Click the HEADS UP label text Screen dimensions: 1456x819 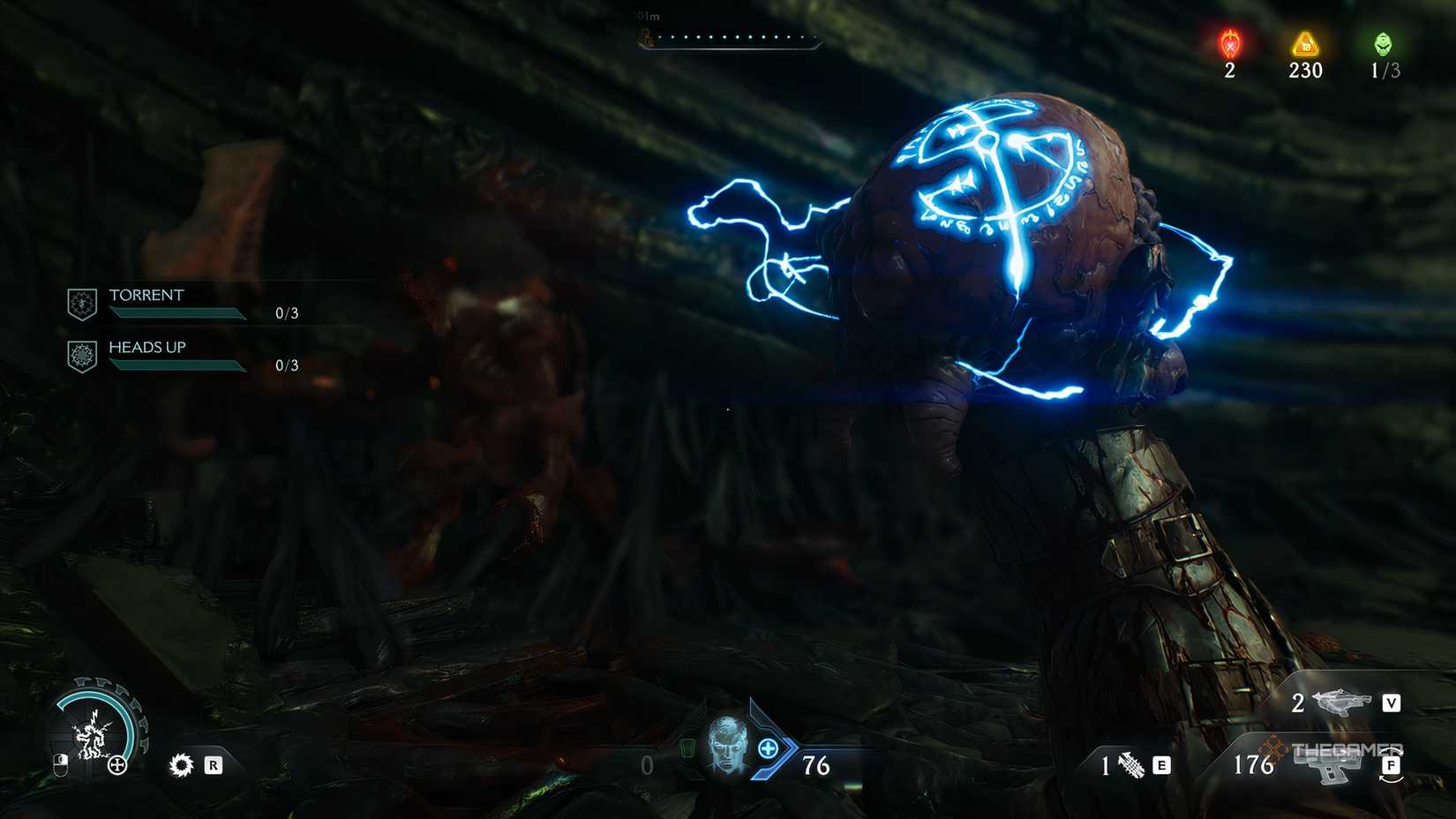coord(146,348)
